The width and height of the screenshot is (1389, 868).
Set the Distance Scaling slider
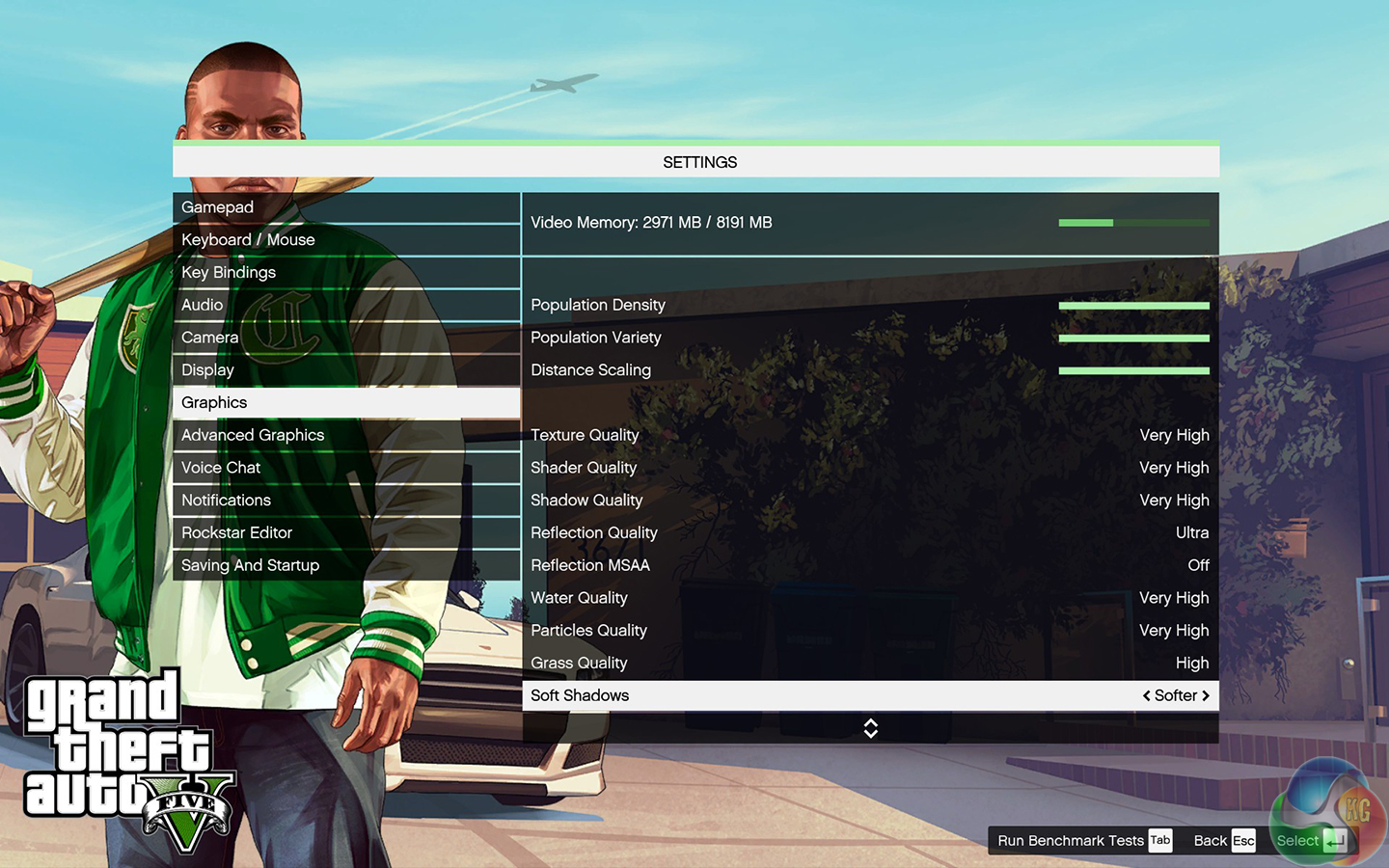coord(1133,370)
